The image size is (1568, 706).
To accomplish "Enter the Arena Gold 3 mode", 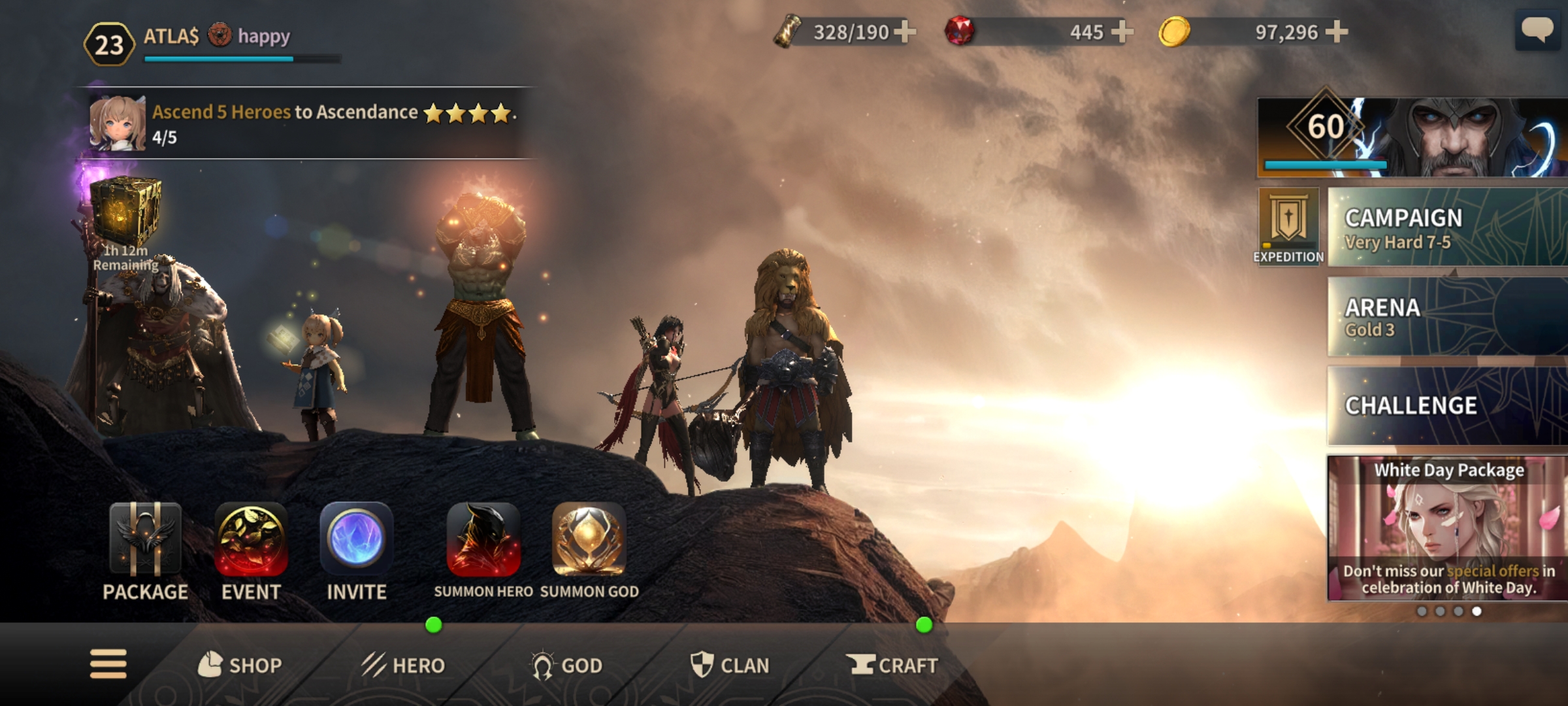I will 1447,317.
